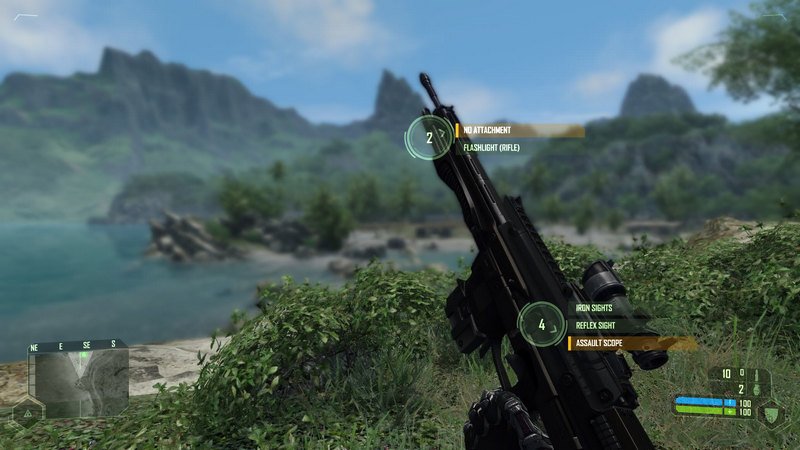The width and height of the screenshot is (800, 450).
Task: Click the barrel attachment slot 2 circle
Action: 429,138
